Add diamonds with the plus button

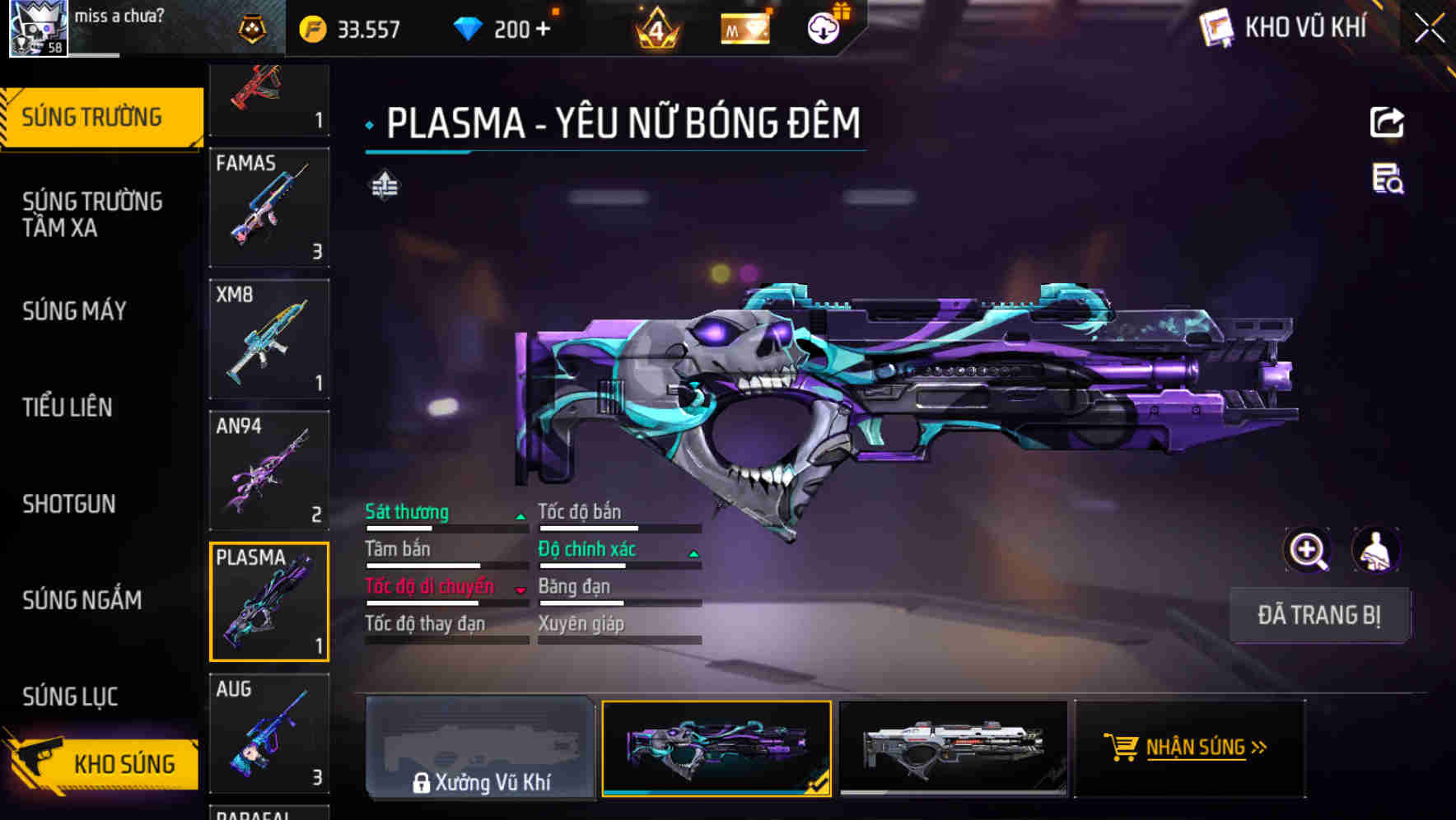pos(543,30)
